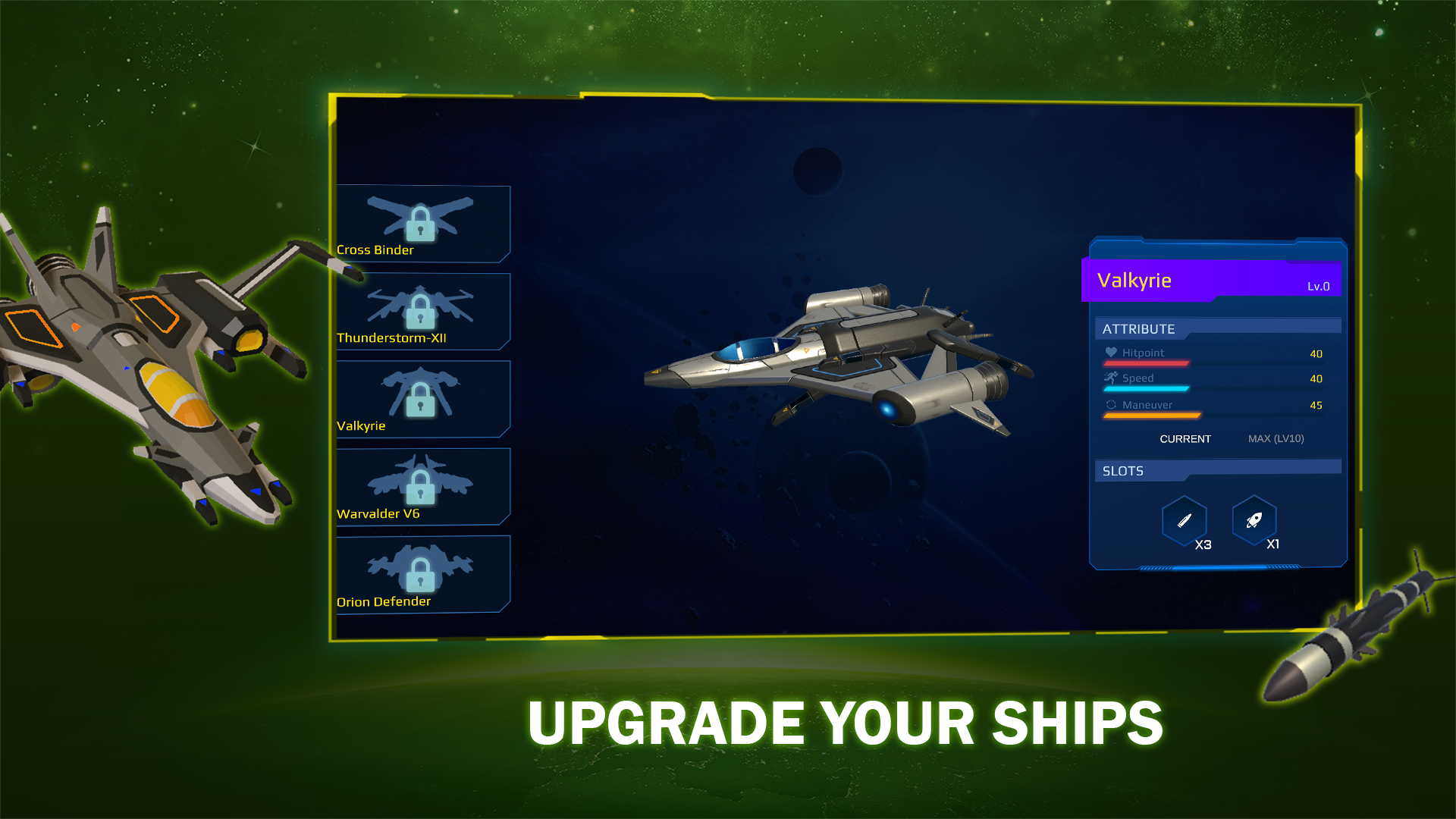Viewport: 1456px width, 819px height.
Task: Click the rocket slot icon labeled X1
Action: pyautogui.click(x=1254, y=519)
